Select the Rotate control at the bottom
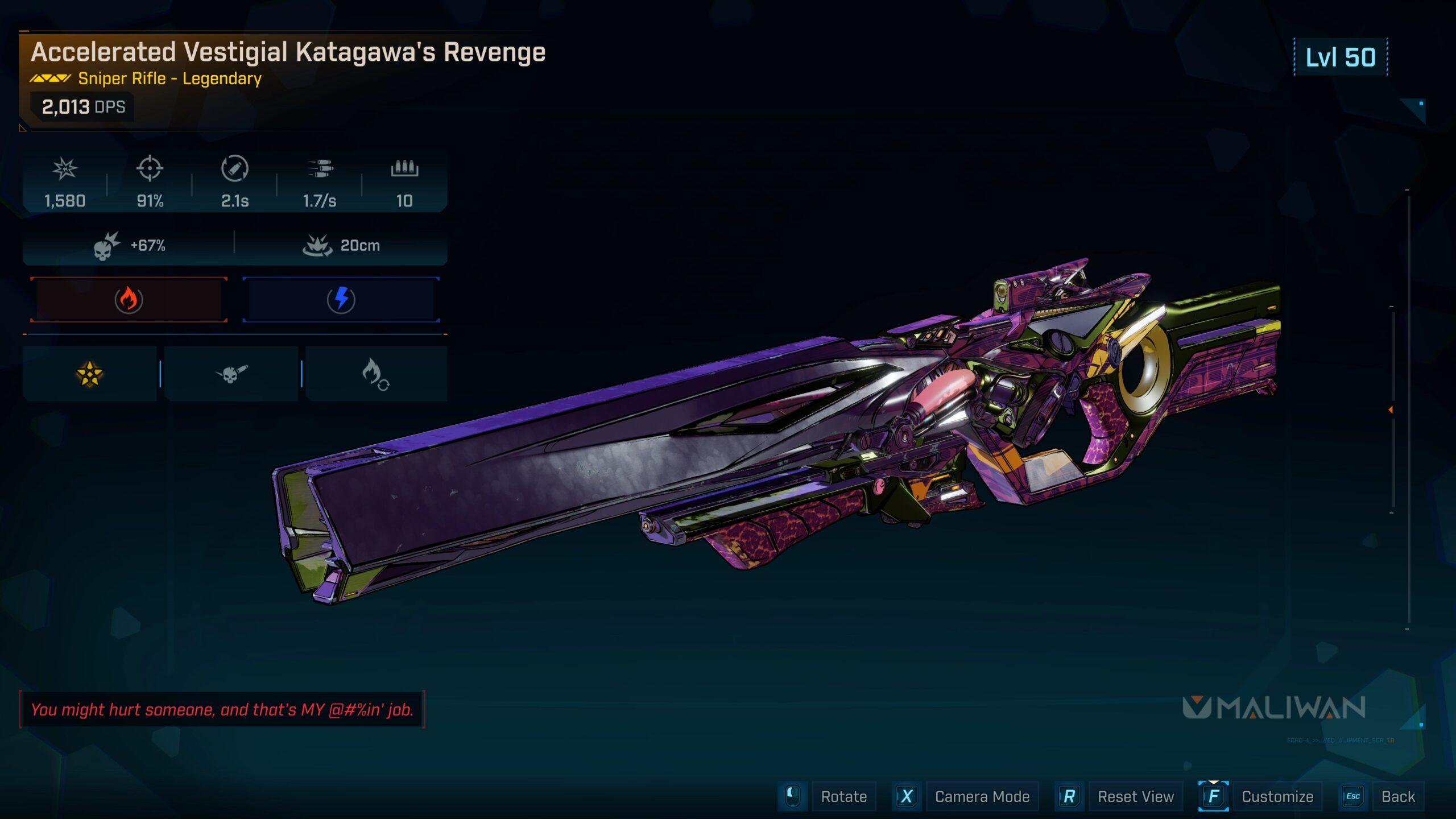This screenshot has height=819, width=1456. (x=843, y=796)
